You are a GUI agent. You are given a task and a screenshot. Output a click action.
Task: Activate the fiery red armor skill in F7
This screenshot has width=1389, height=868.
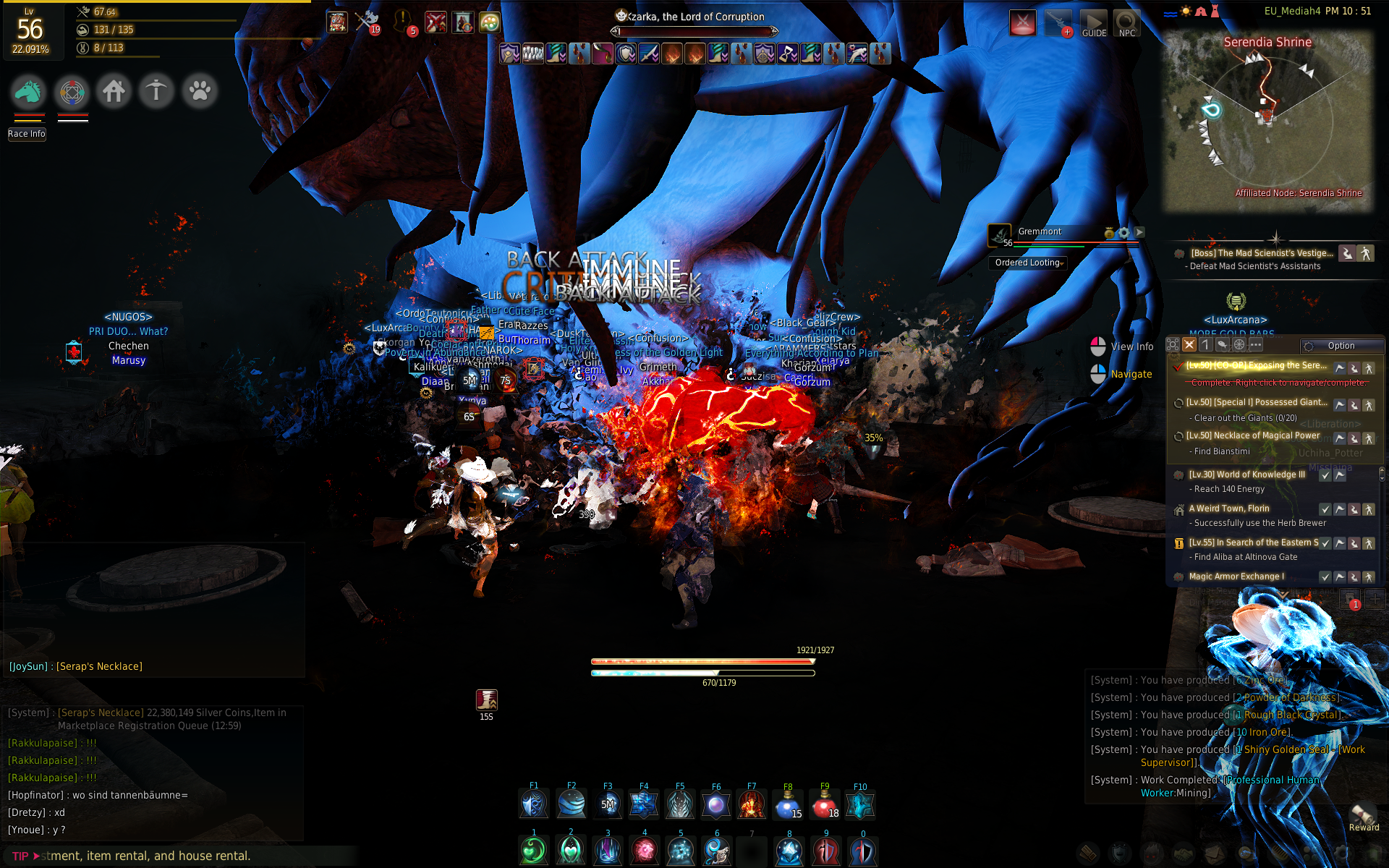pyautogui.click(x=752, y=804)
